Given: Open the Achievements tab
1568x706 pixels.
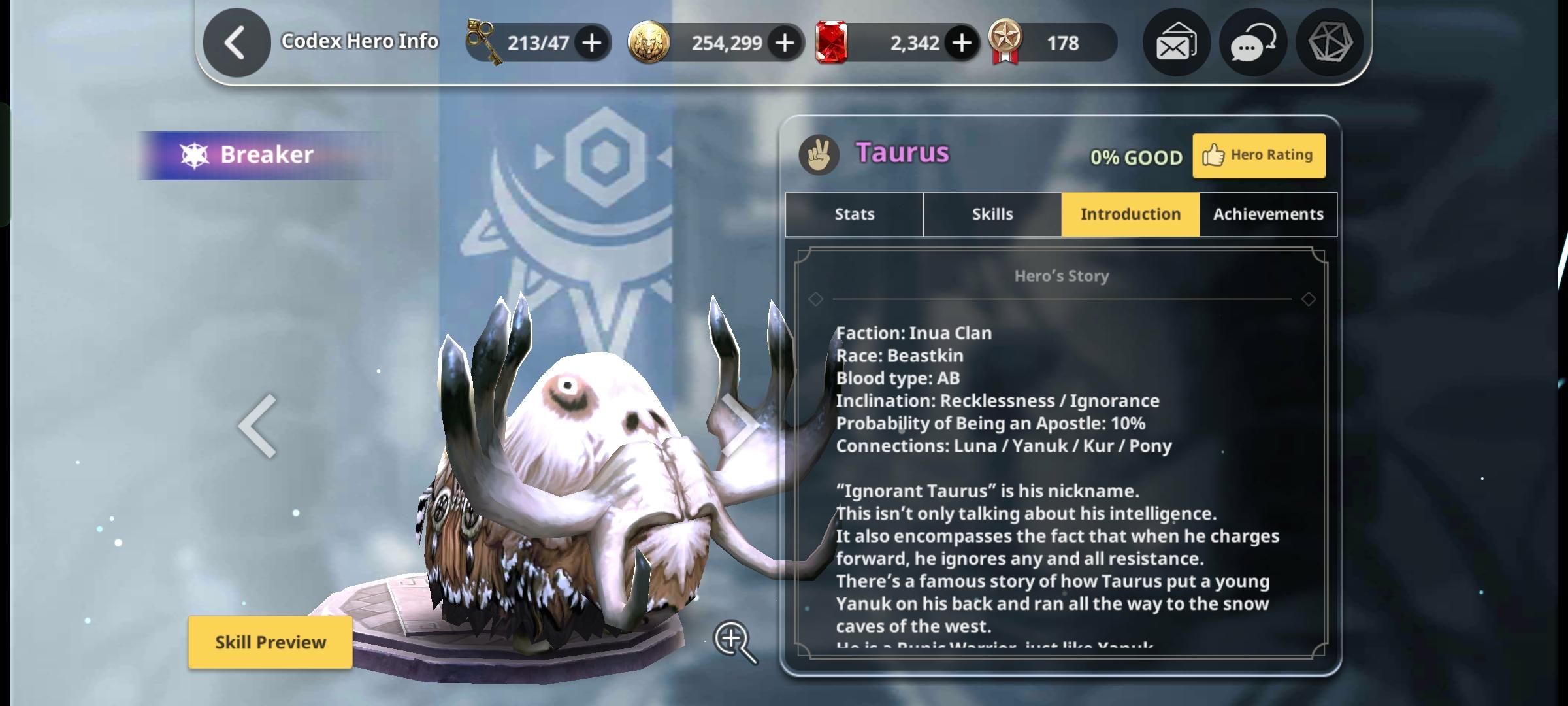Looking at the screenshot, I should tap(1267, 214).
